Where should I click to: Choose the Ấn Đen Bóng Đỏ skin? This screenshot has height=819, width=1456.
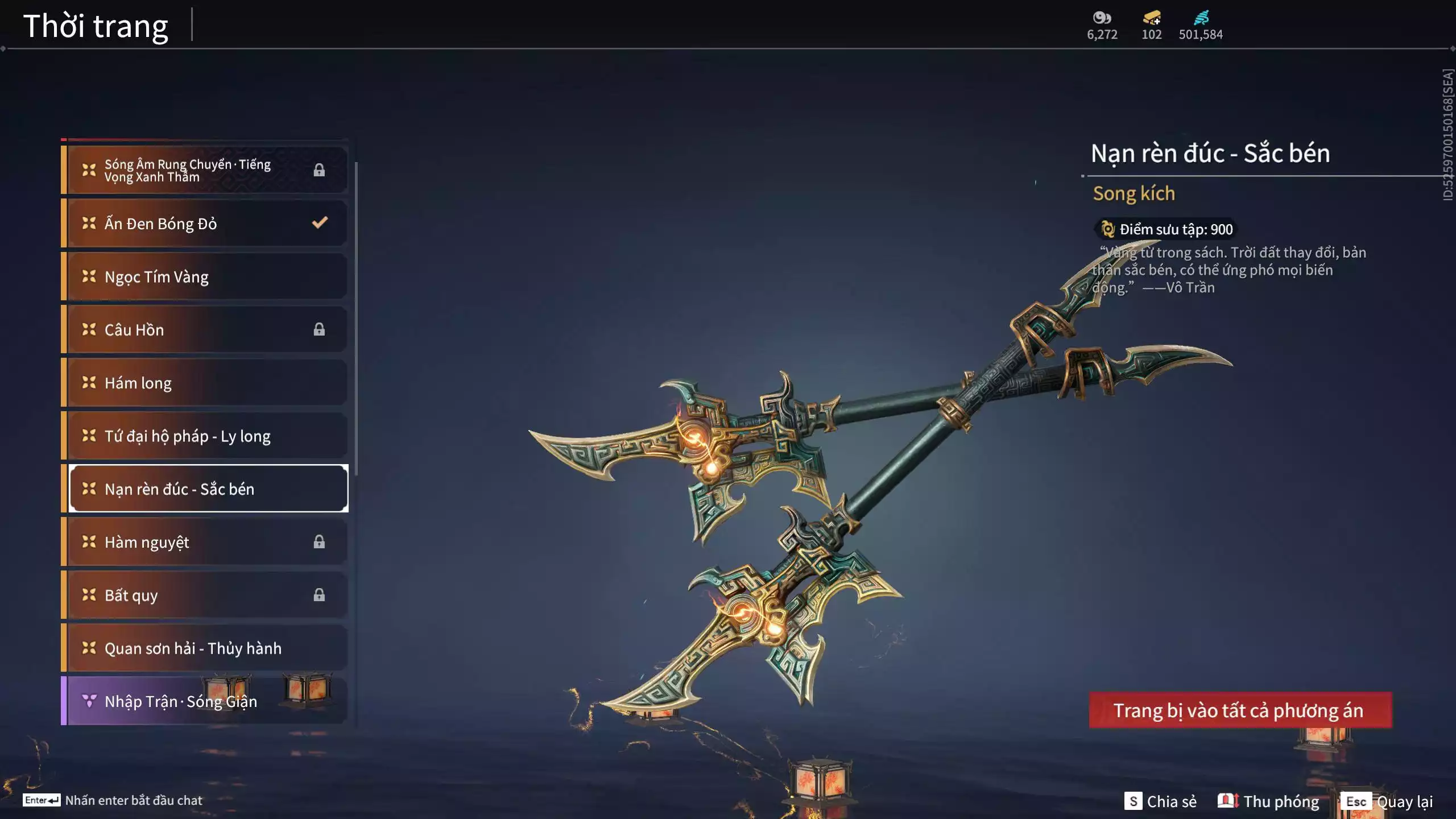click(x=205, y=224)
